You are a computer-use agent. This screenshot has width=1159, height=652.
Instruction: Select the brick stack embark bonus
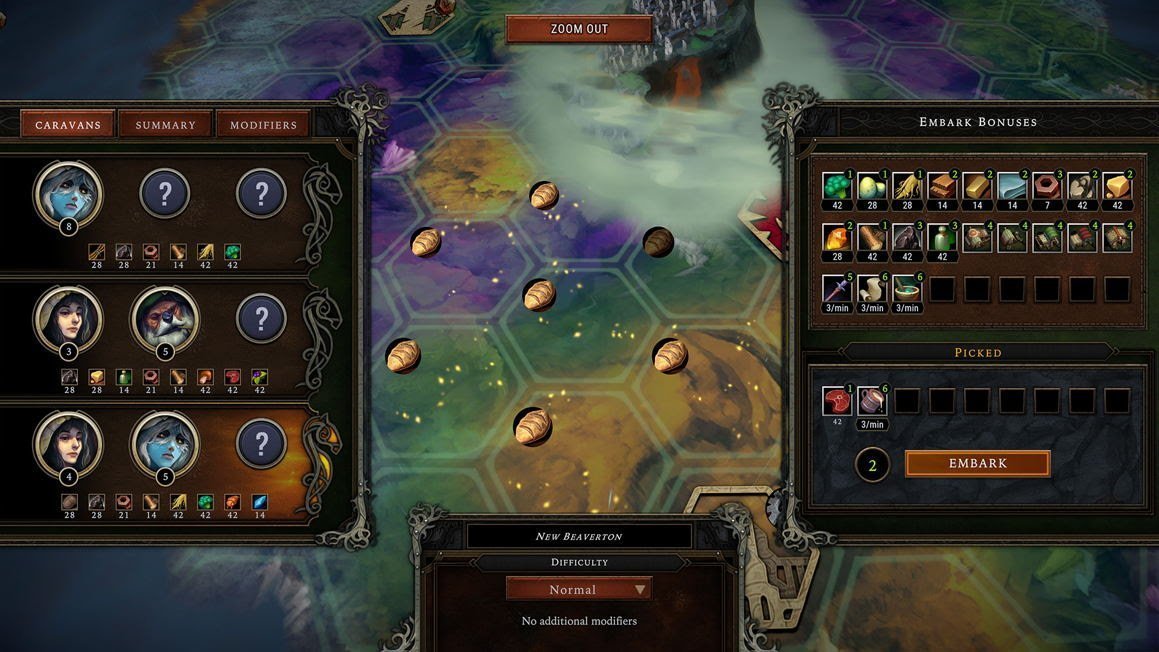coord(941,187)
